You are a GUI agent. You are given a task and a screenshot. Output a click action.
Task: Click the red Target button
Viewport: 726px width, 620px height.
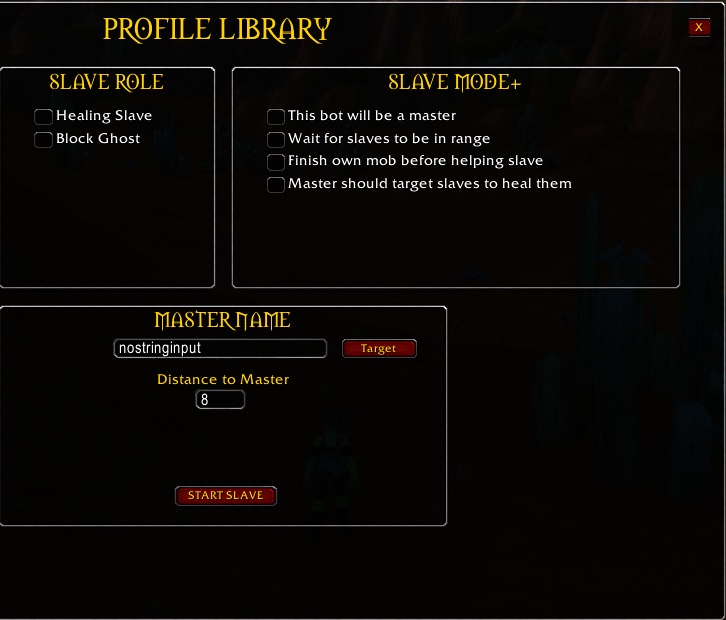pyautogui.click(x=379, y=349)
